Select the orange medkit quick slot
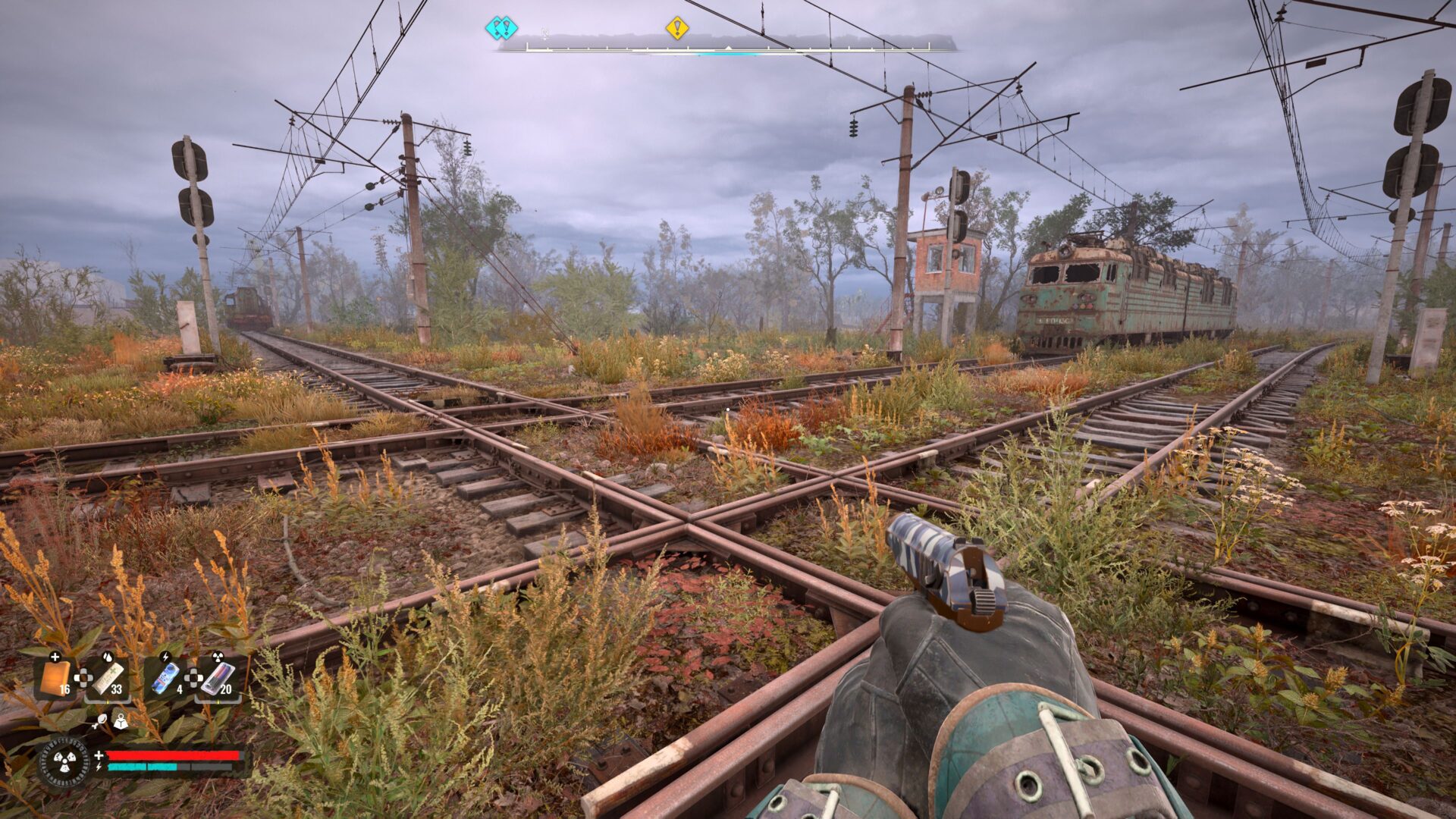 point(55,678)
